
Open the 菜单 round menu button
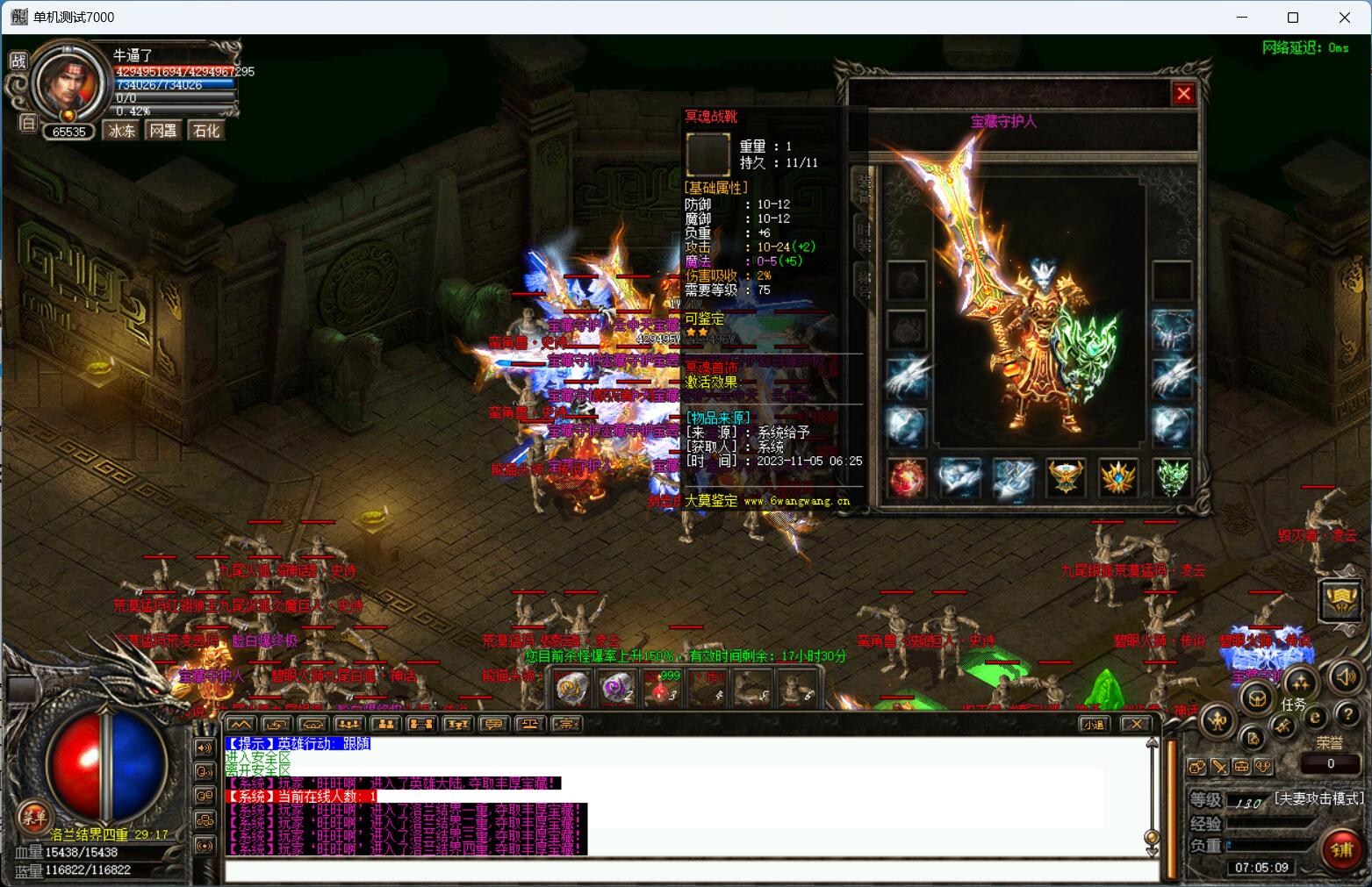point(33,816)
